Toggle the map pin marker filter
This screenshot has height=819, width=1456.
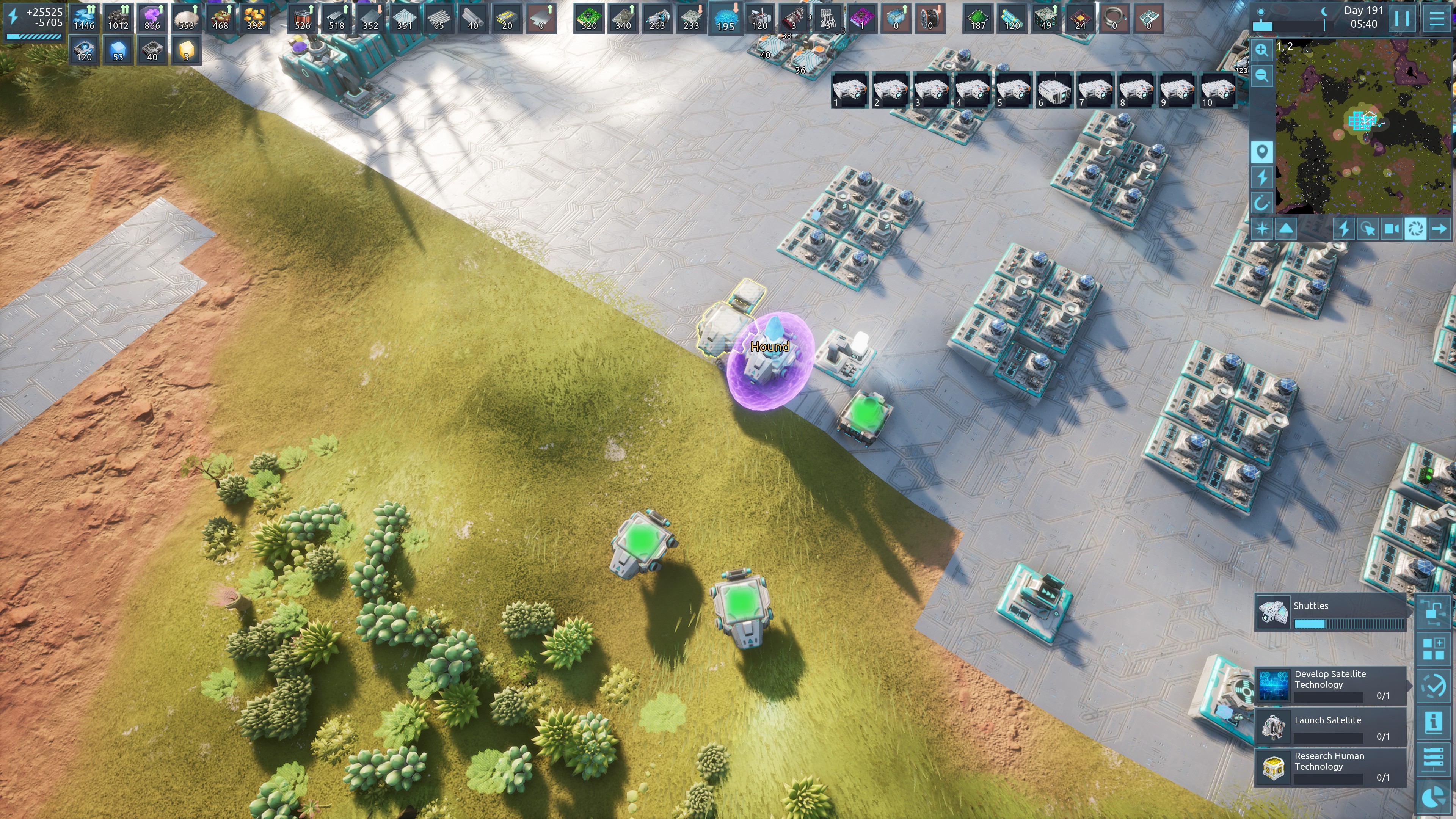tap(1261, 152)
